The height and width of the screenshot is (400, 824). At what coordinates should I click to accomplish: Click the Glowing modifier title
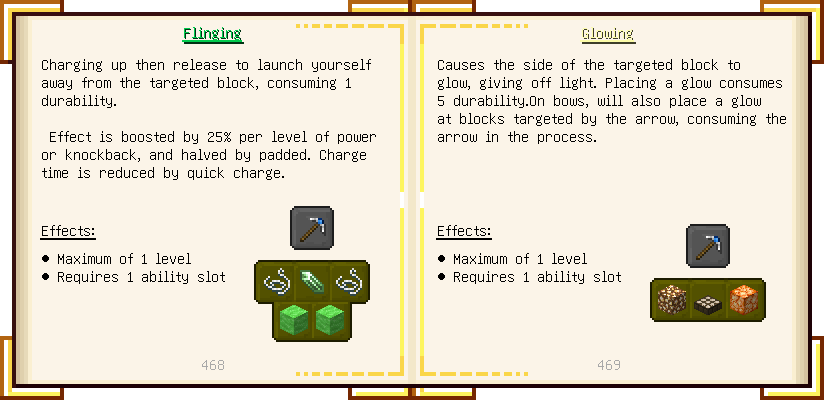pos(608,34)
